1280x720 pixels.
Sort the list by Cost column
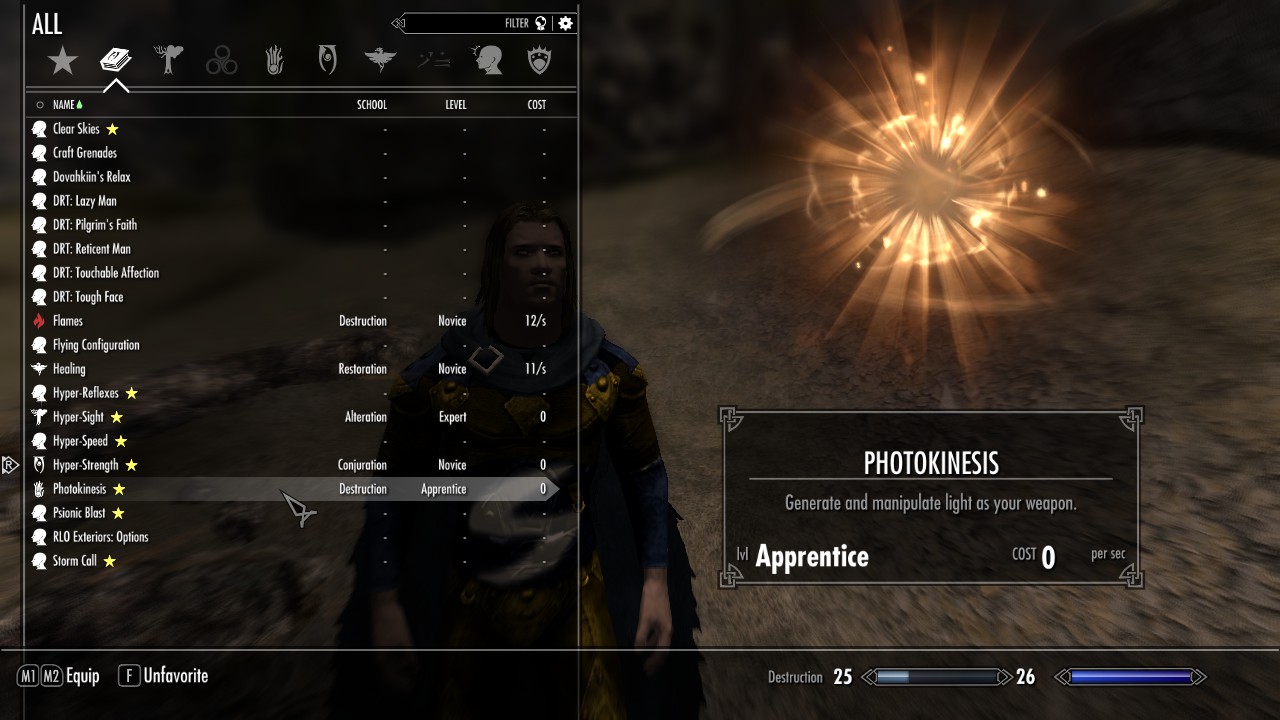536,105
